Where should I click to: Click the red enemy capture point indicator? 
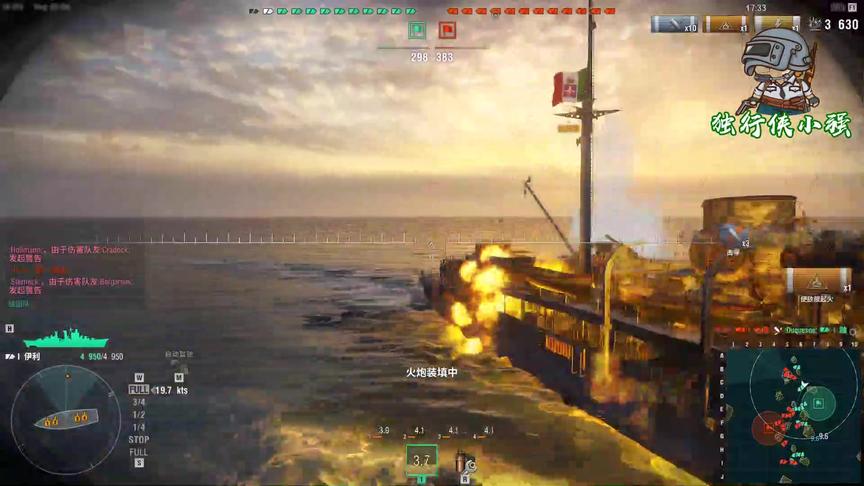tap(447, 32)
